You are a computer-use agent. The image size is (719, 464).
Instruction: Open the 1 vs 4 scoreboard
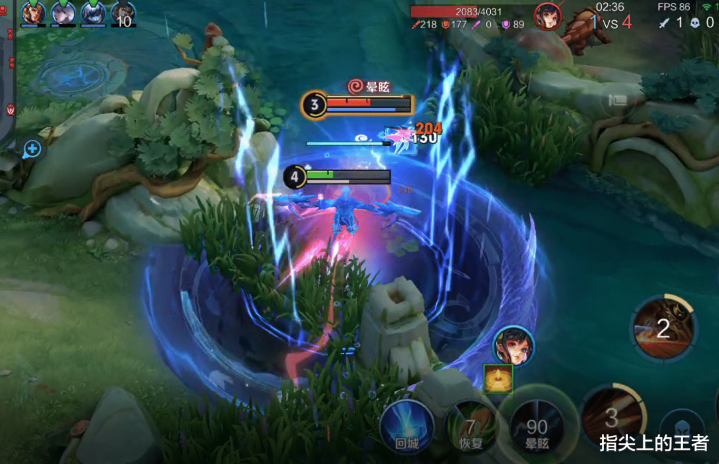pyautogui.click(x=611, y=21)
